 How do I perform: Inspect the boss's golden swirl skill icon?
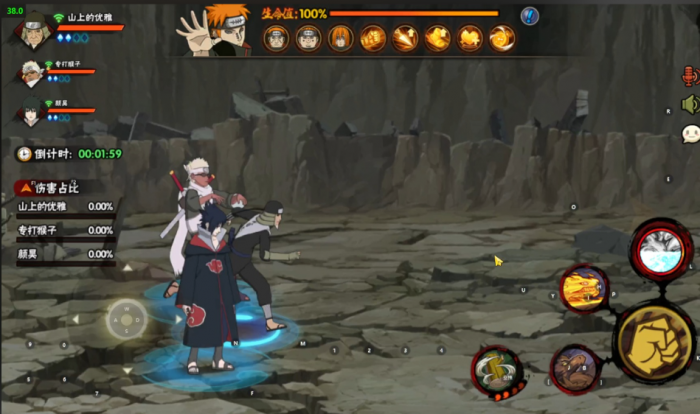(x=501, y=39)
